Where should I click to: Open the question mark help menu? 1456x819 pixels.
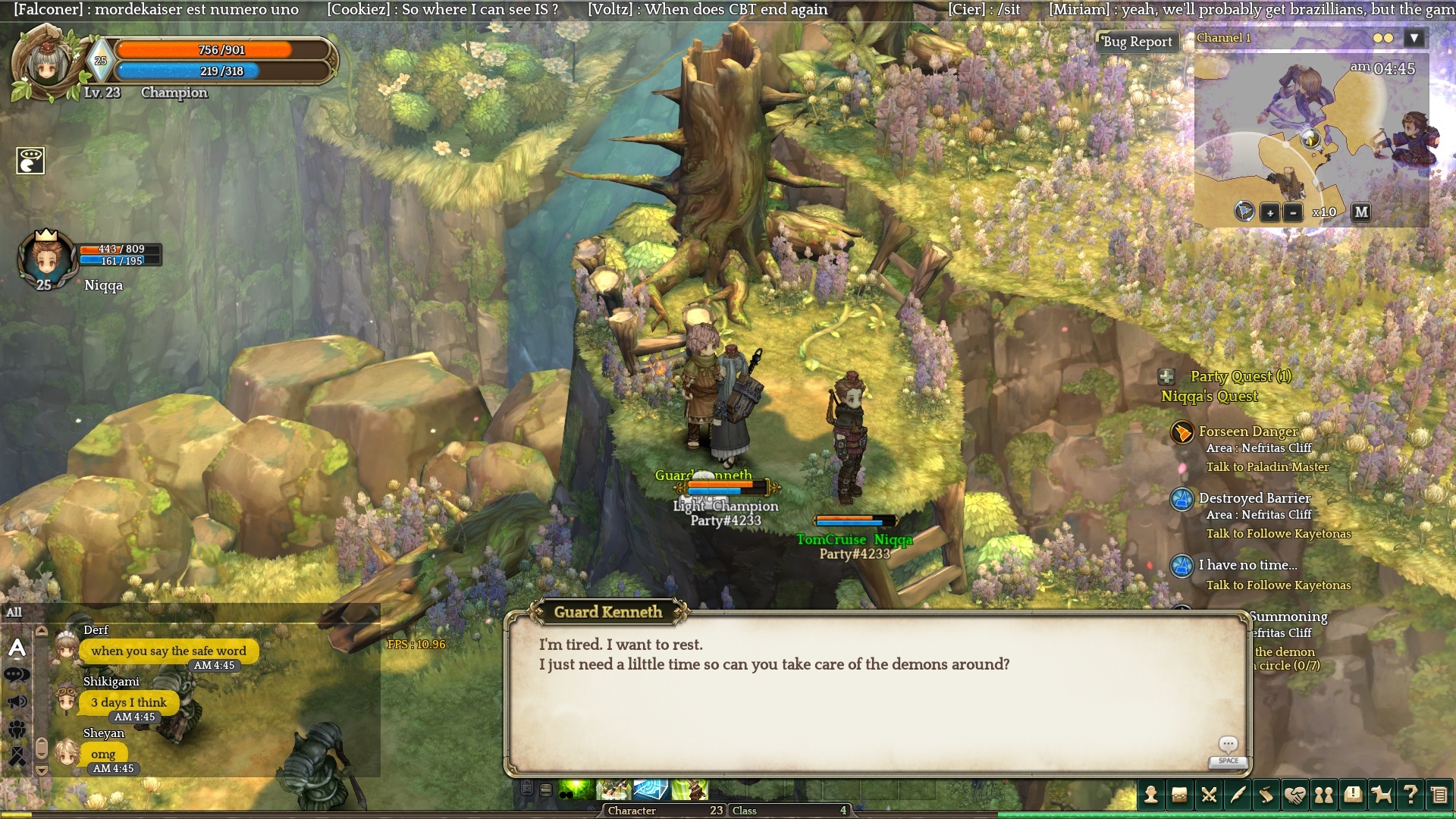click(1410, 795)
